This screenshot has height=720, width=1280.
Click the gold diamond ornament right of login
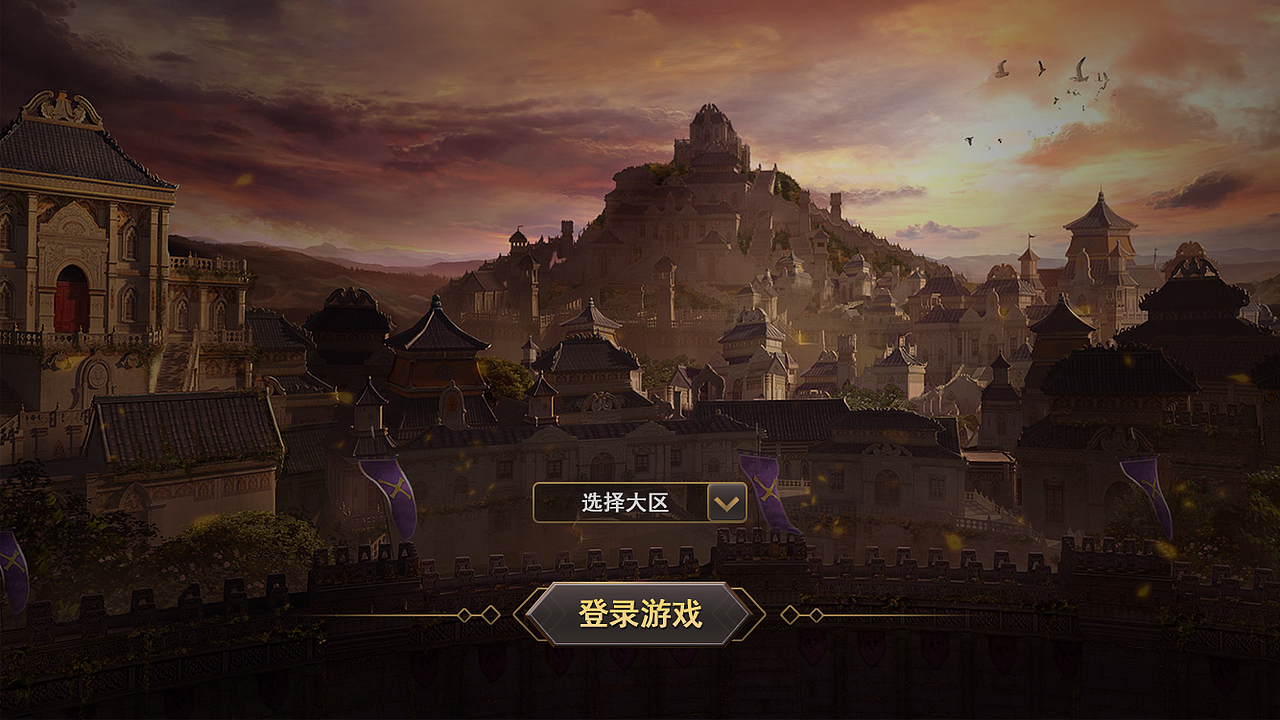click(792, 613)
